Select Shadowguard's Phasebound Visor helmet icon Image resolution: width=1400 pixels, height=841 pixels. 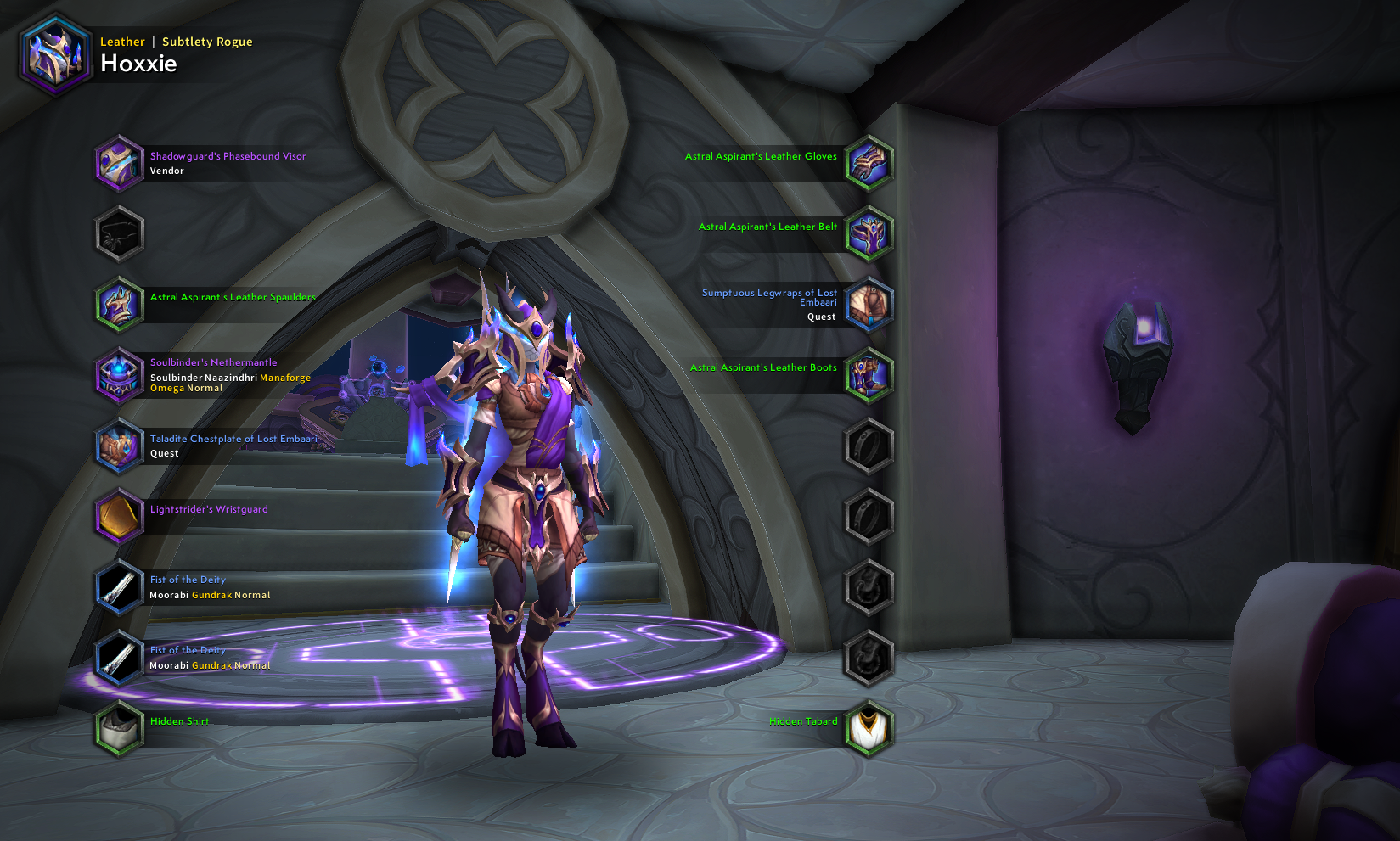point(119,163)
